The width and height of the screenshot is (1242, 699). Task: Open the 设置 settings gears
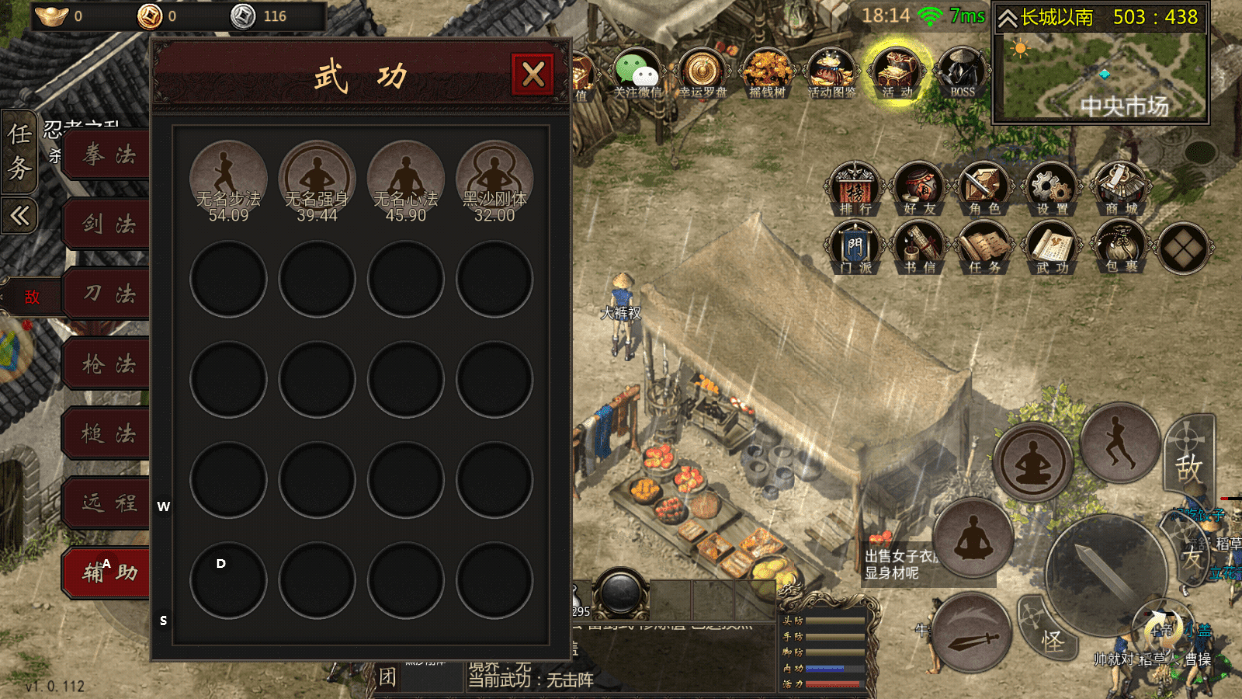click(1050, 187)
